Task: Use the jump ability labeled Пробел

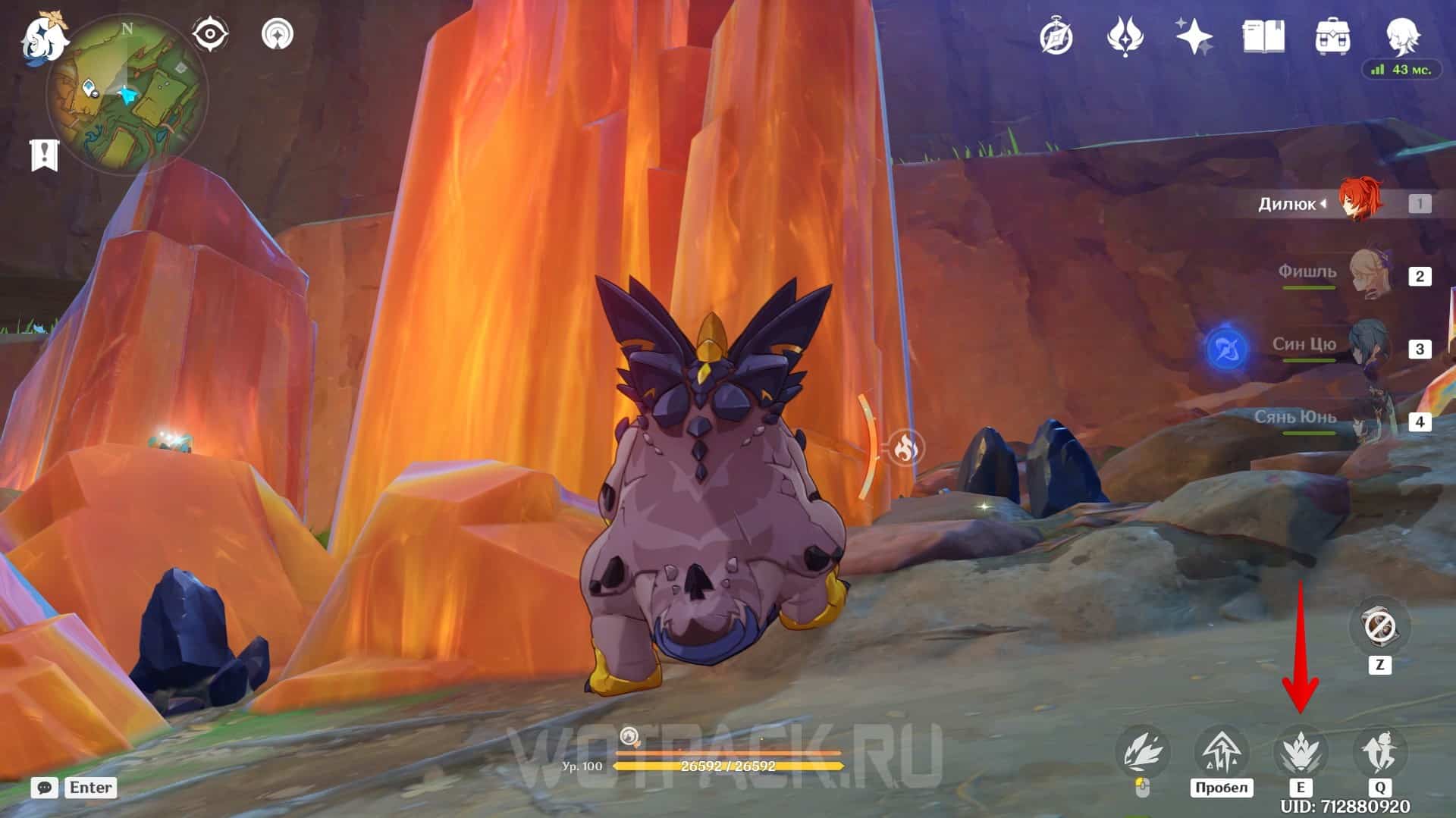Action: click(1221, 751)
